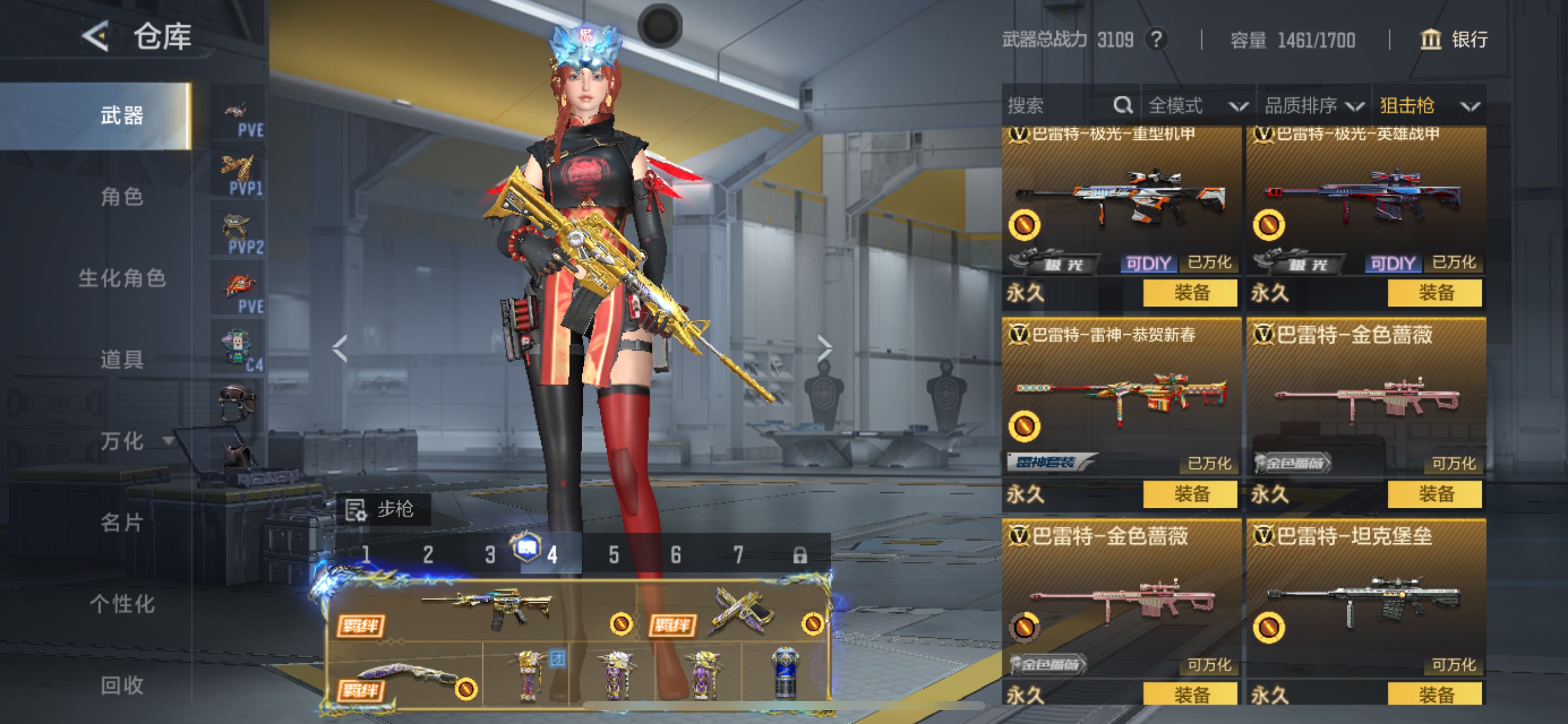1568x724 pixels.
Task: Select the 道具 sidebar entry
Action: pos(122,360)
